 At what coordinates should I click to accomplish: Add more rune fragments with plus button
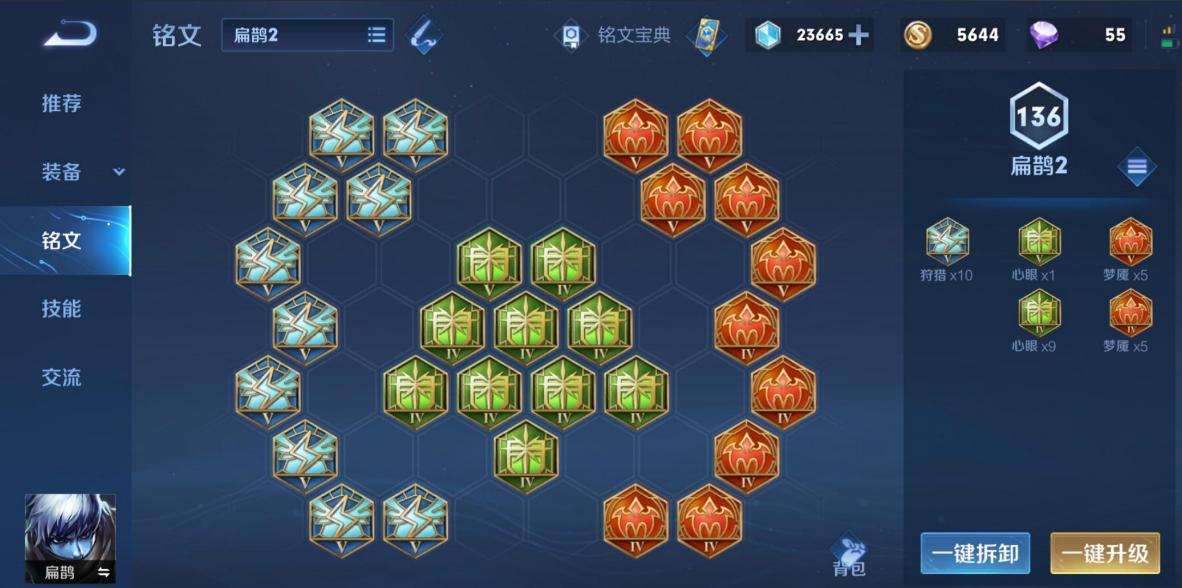(858, 36)
